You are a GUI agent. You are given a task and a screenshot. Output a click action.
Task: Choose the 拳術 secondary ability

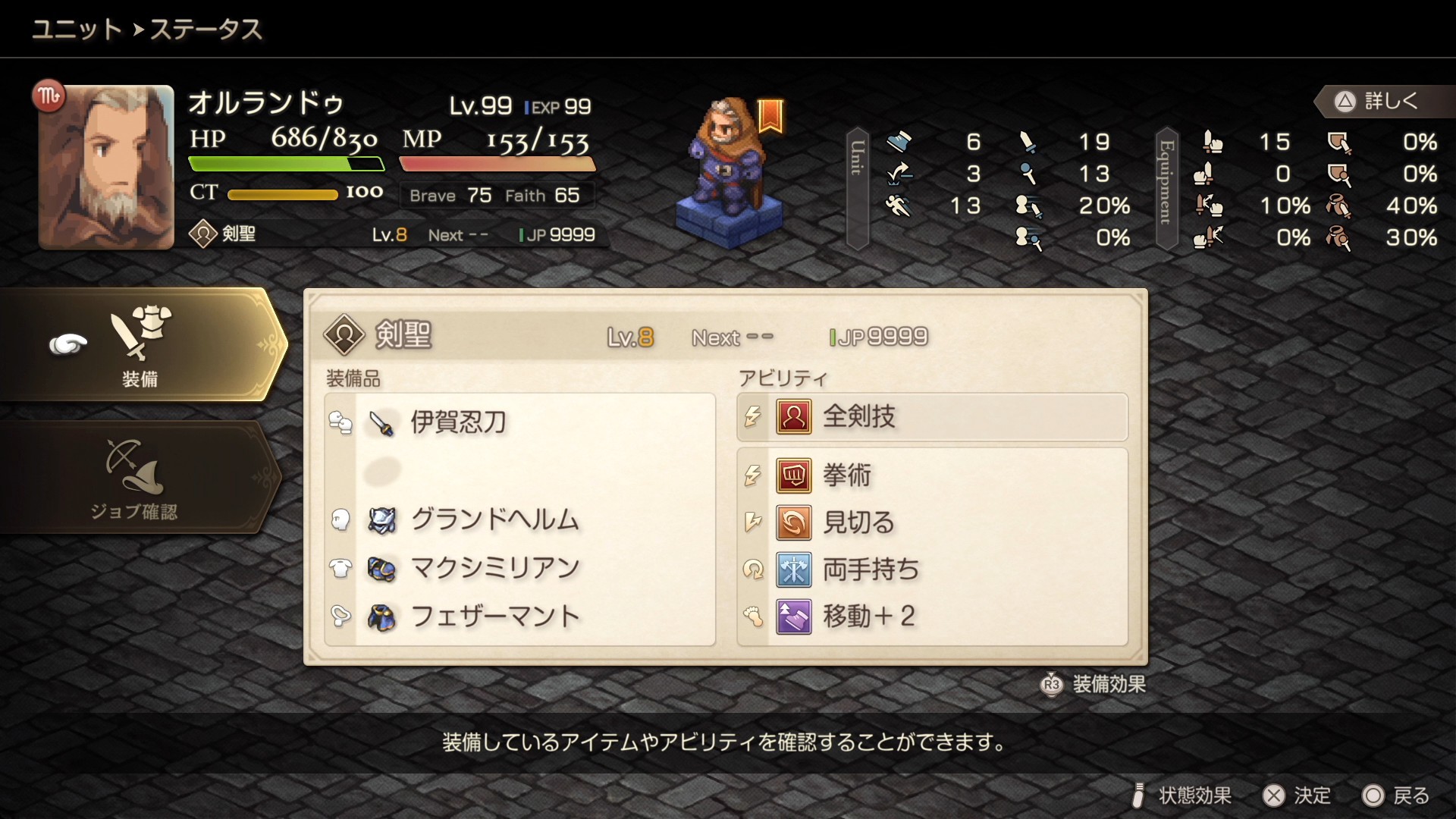pos(932,476)
